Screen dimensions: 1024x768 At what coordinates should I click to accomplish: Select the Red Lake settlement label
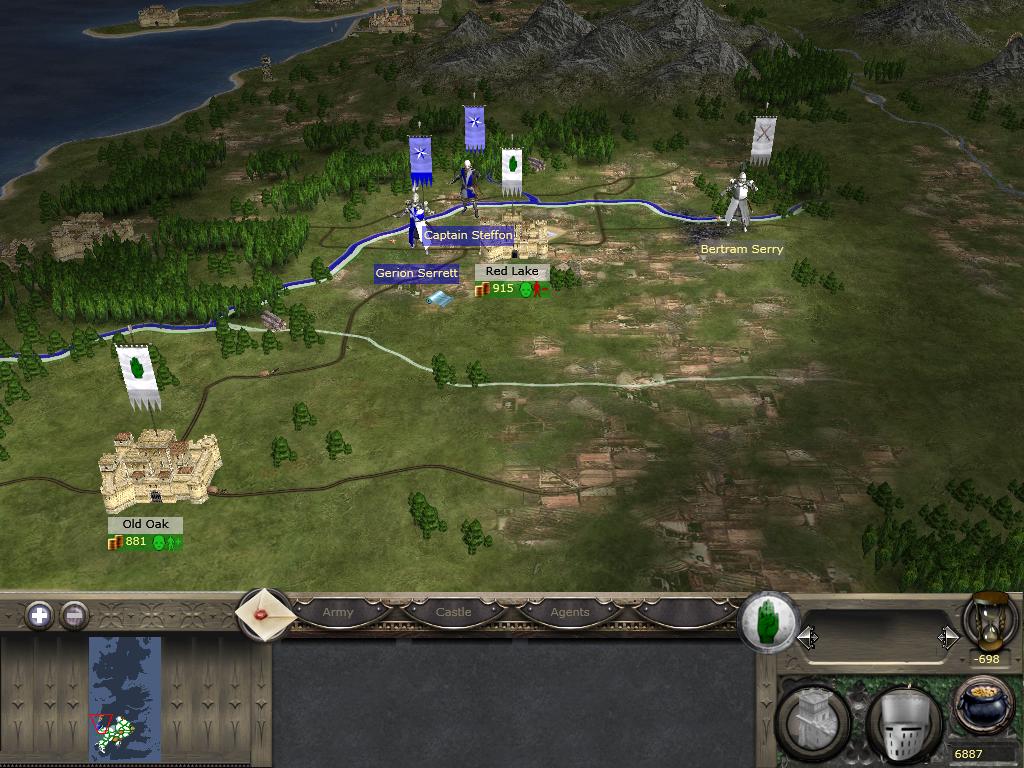511,272
